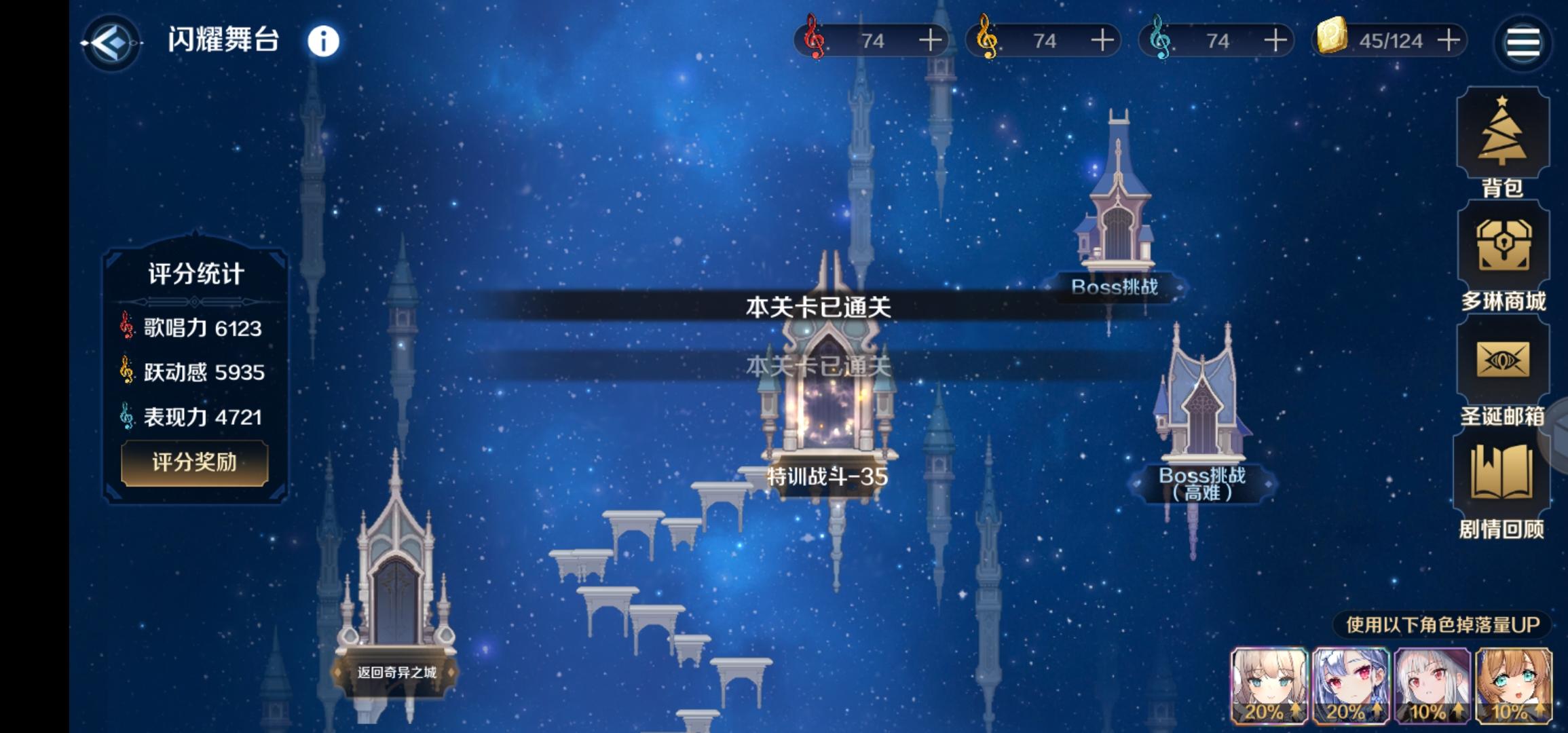Viewport: 1568px width, 733px height.
Task: Add more red treble clef currency
Action: tap(930, 40)
